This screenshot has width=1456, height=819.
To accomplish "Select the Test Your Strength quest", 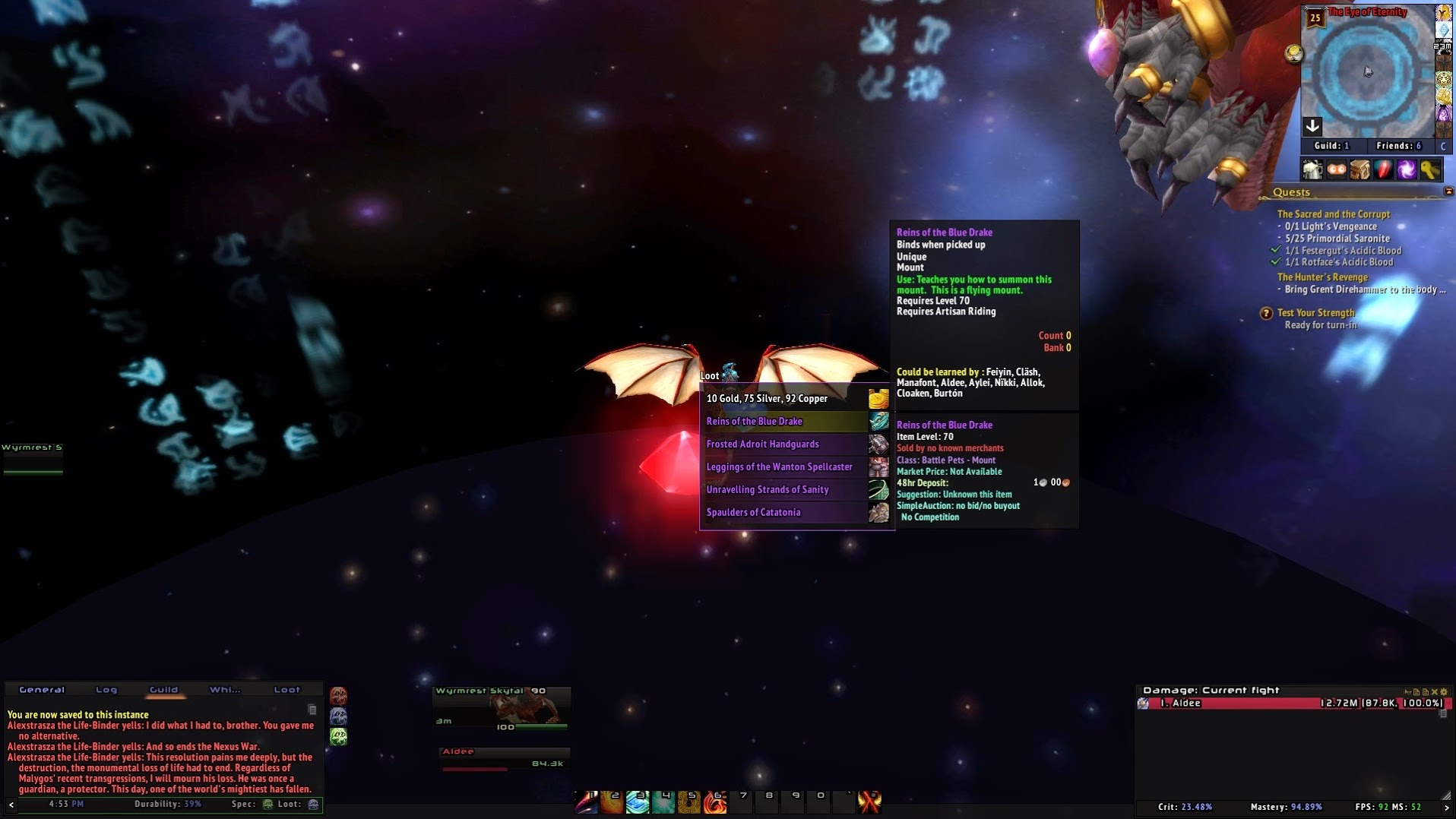I will (1315, 313).
